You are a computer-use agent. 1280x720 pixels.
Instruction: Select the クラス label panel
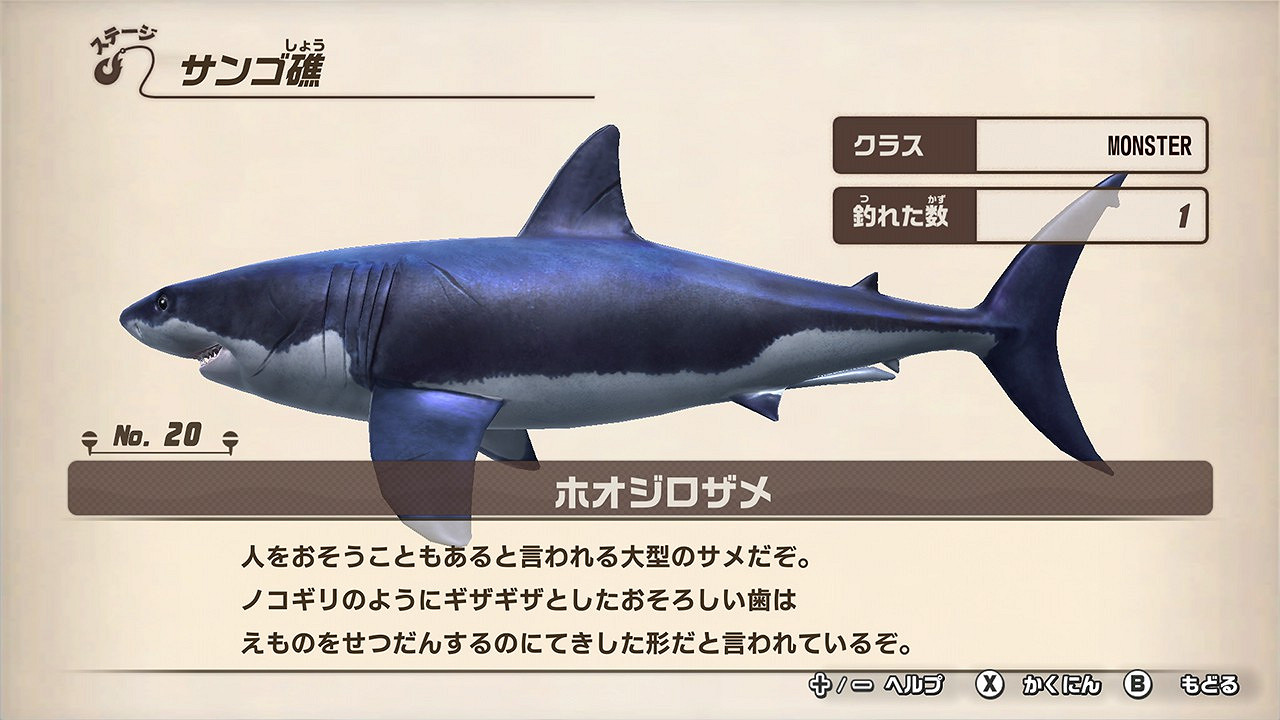tap(901, 145)
